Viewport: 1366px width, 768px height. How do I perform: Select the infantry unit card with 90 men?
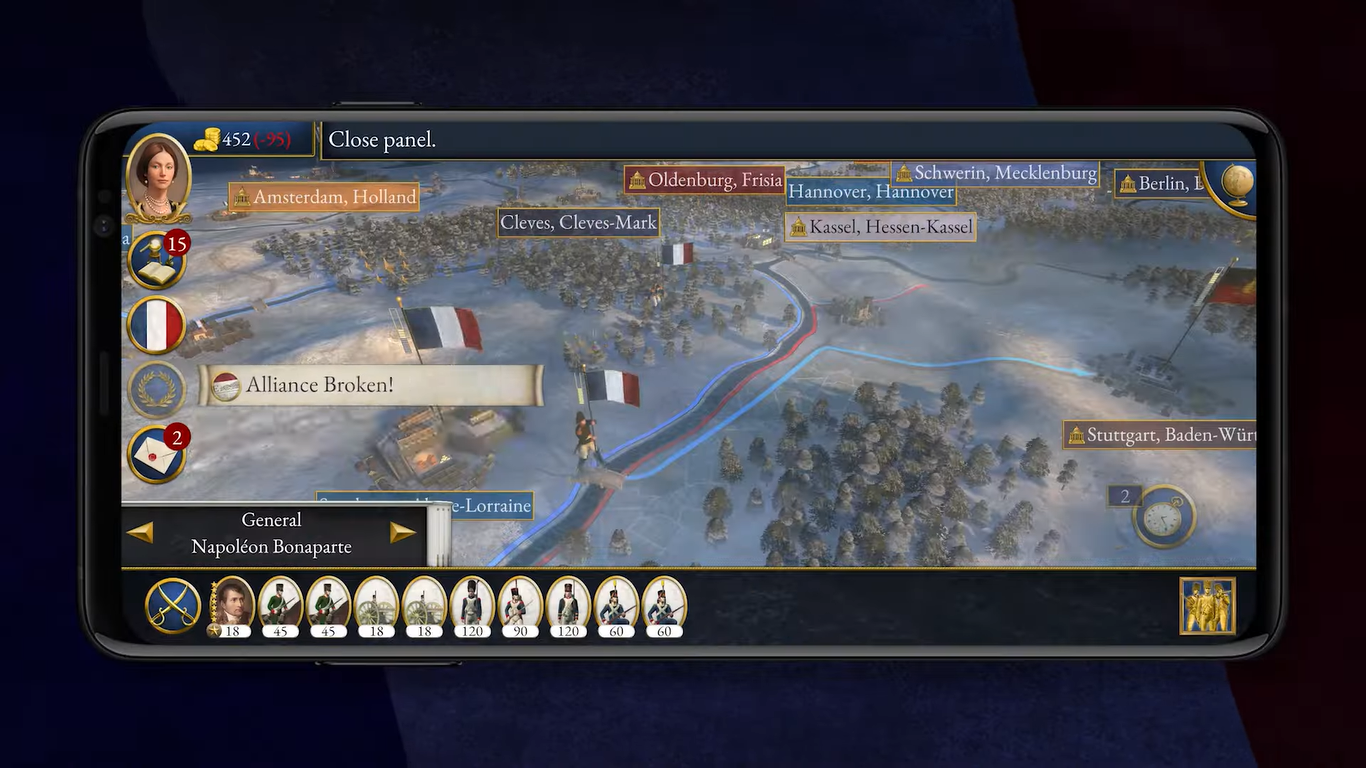pyautogui.click(x=520, y=606)
